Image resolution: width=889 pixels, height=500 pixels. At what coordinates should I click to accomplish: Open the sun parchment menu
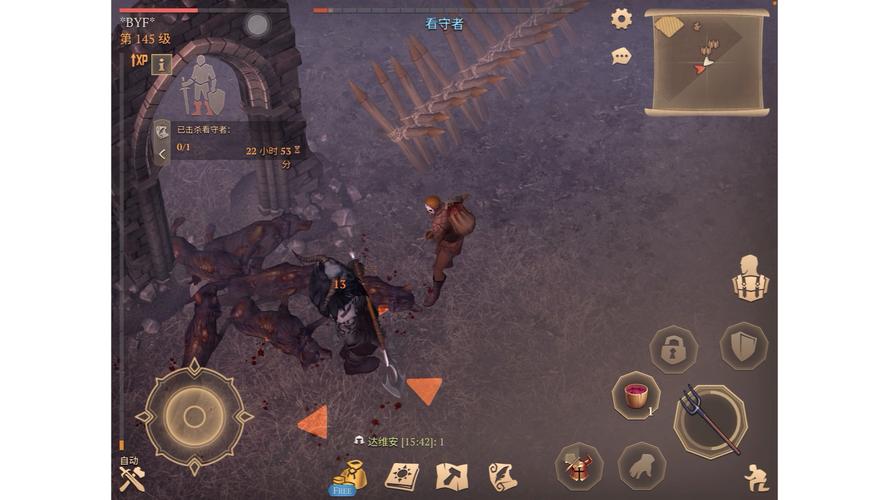pyautogui.click(x=402, y=476)
